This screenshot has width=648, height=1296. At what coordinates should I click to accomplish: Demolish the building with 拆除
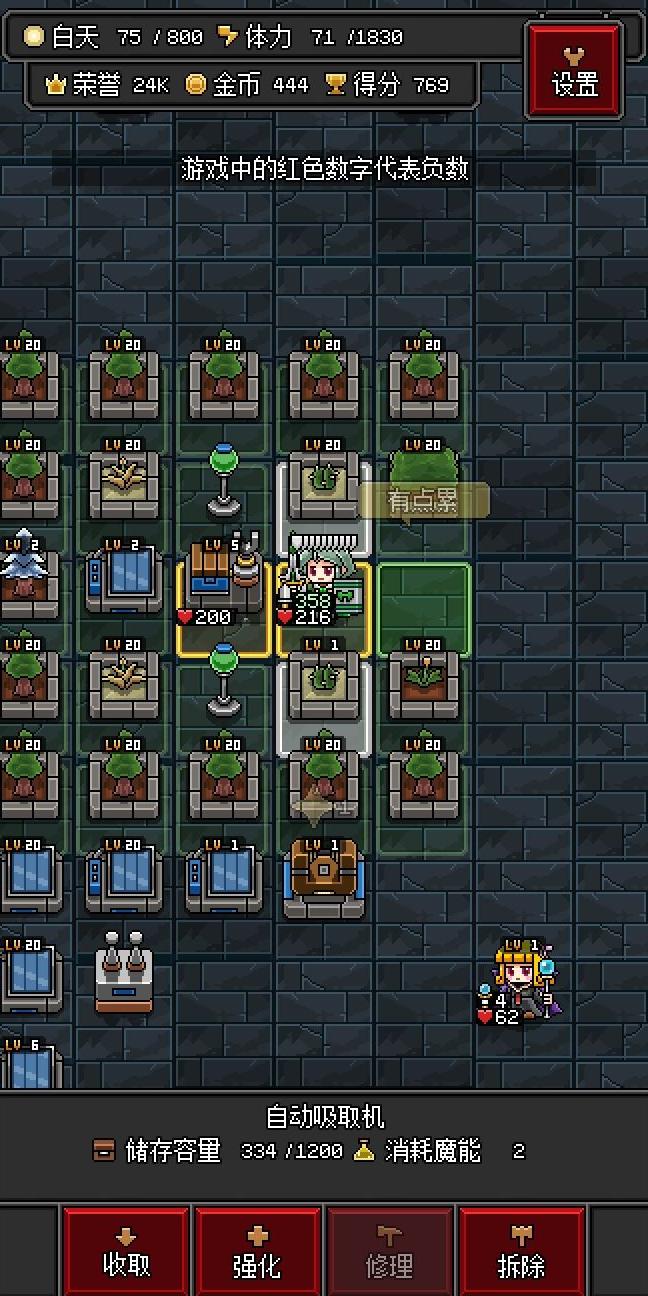coord(521,1253)
